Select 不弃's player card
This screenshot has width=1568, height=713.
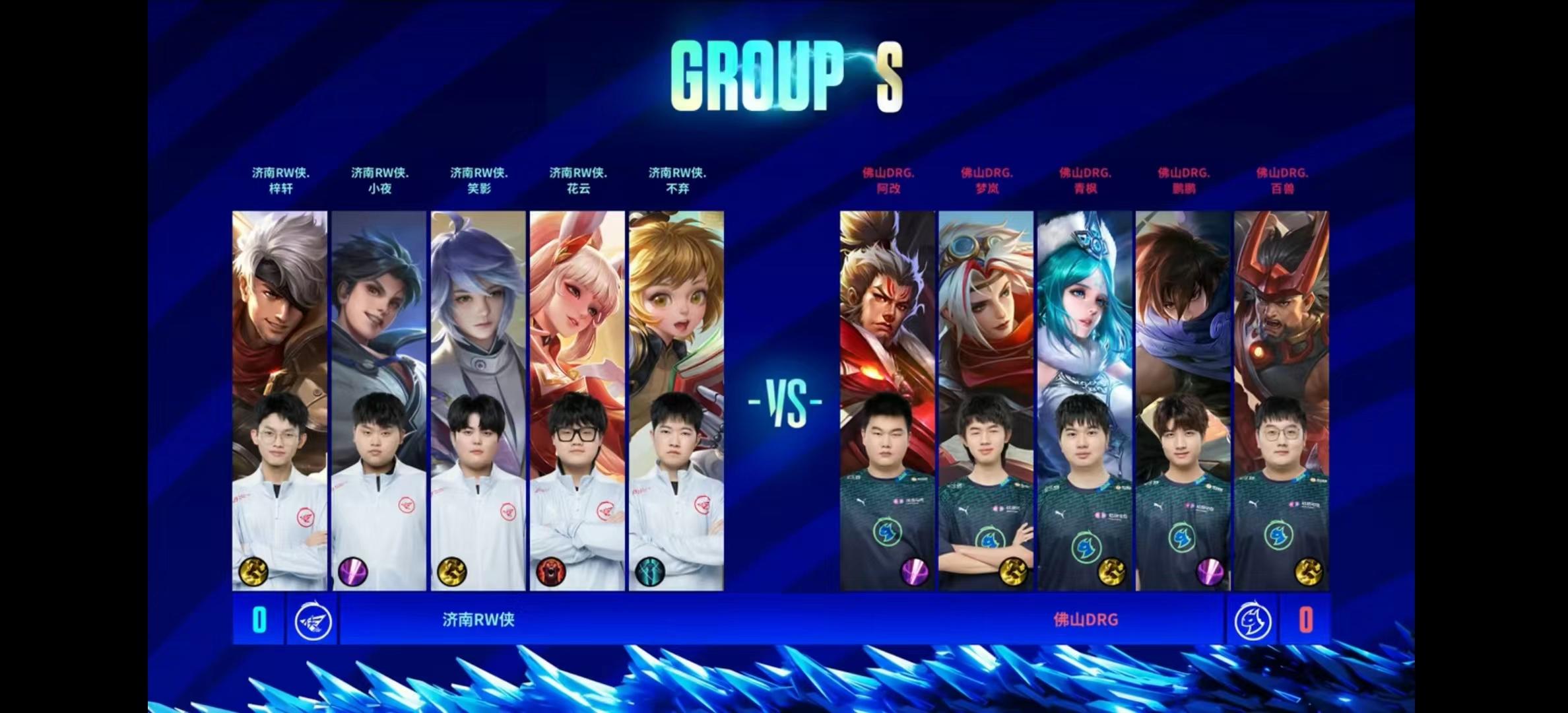tap(676, 399)
